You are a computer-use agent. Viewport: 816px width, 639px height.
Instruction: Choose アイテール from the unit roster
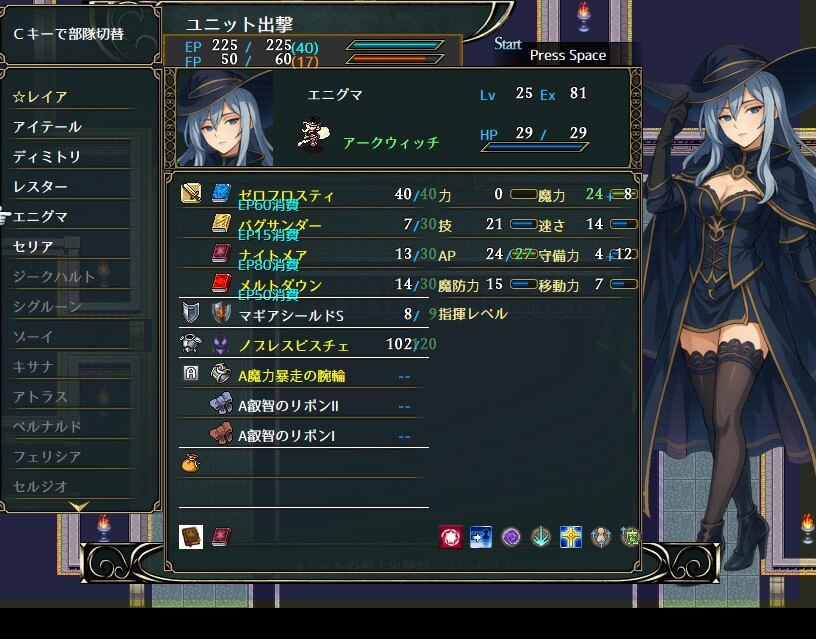[48, 127]
